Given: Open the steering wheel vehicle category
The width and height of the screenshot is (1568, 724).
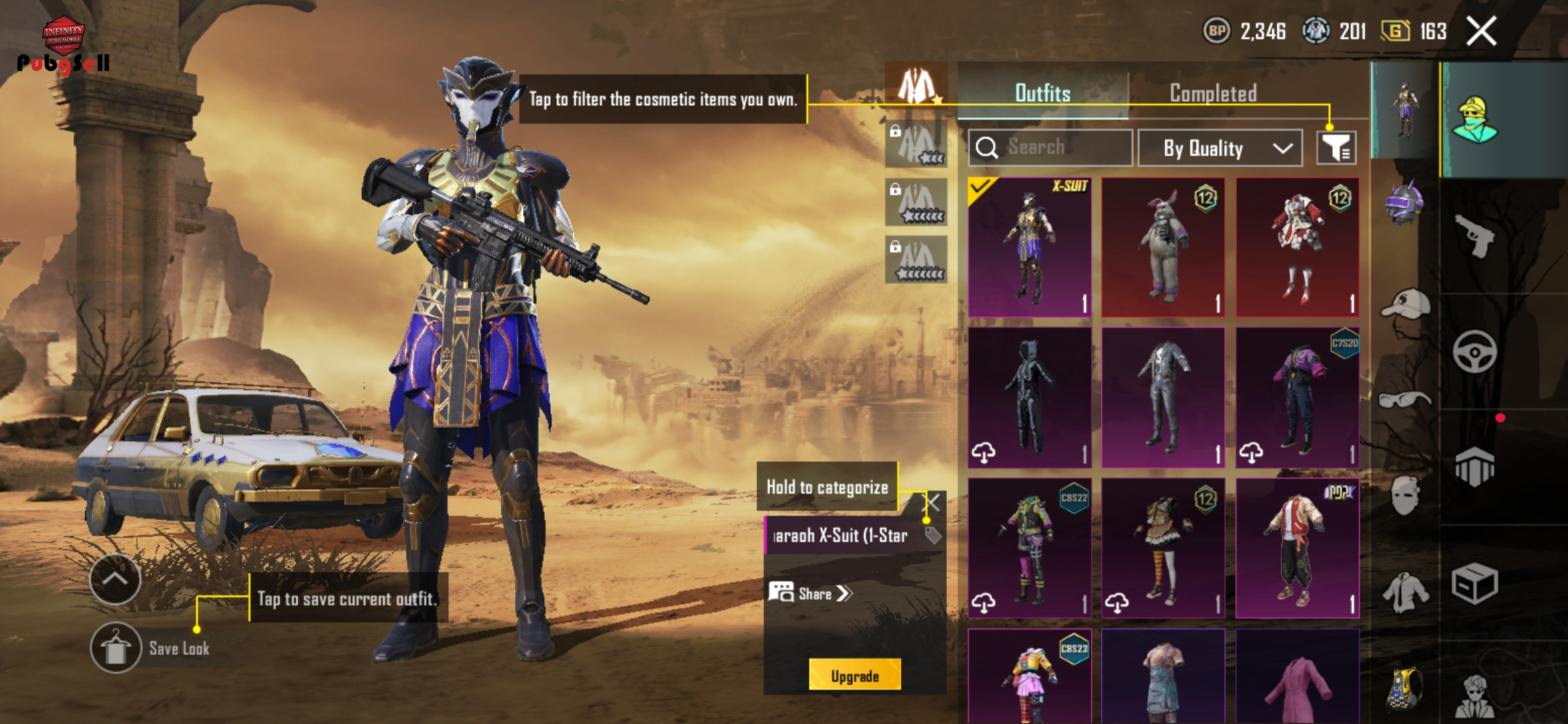Looking at the screenshot, I should pos(1474,351).
